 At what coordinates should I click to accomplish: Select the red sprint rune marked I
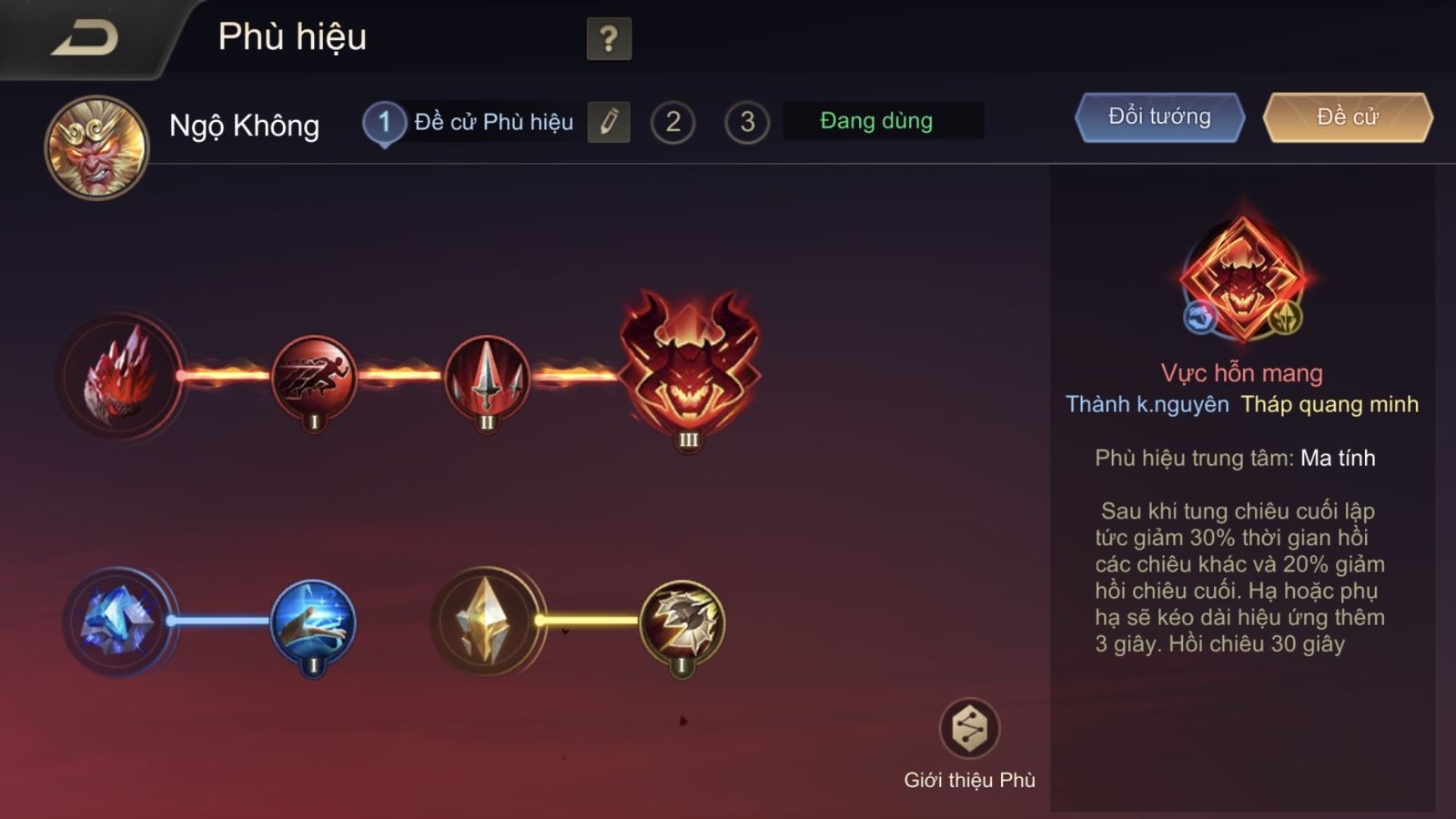[312, 380]
